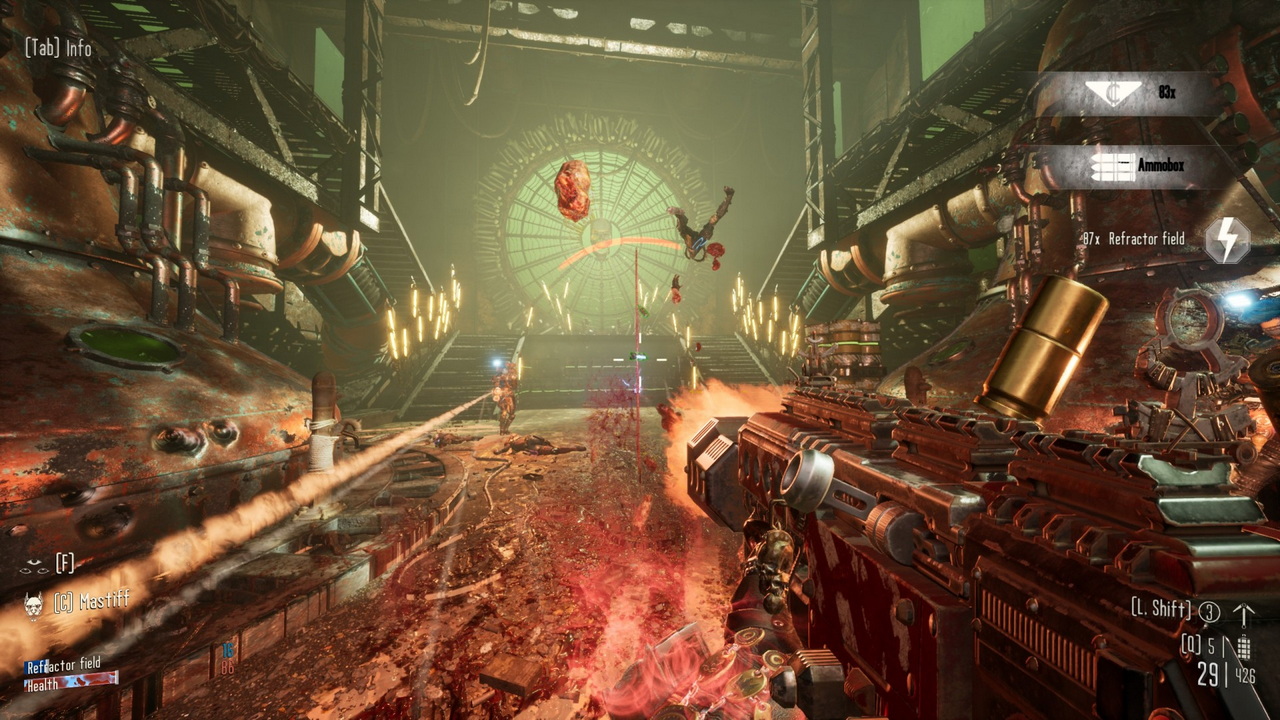Image resolution: width=1280 pixels, height=720 pixels.
Task: Click the credits currency pickup banner
Action: click(1129, 92)
